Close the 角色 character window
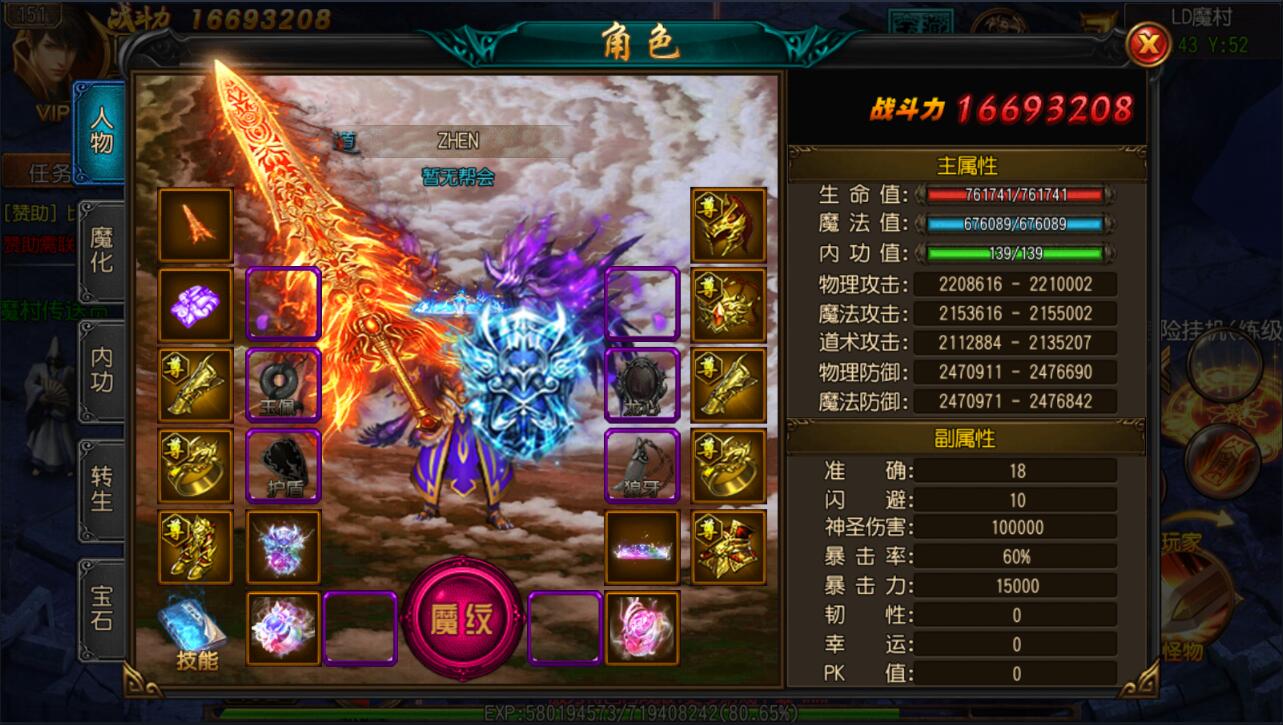 click(1150, 44)
